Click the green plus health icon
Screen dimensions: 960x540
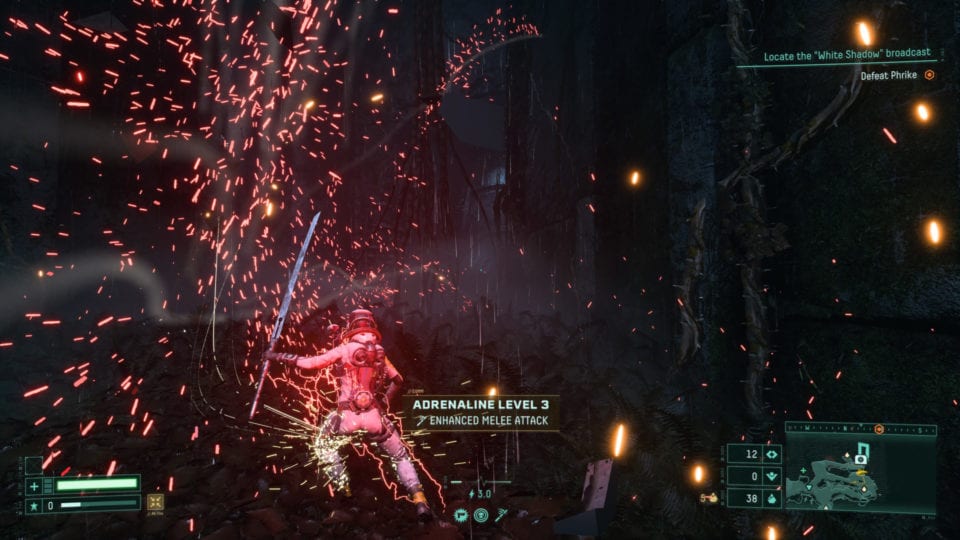35,486
